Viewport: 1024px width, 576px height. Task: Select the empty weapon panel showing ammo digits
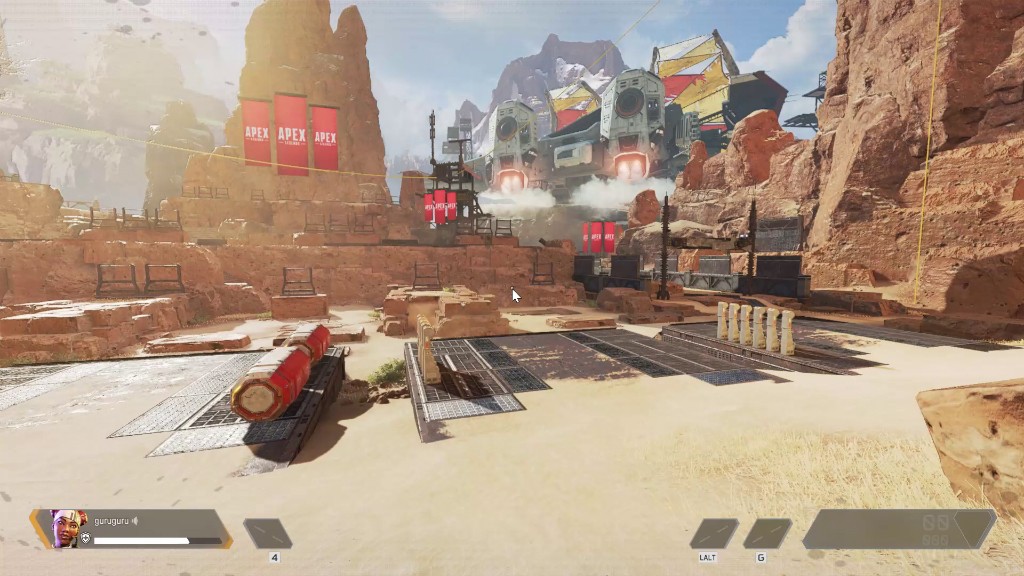tap(898, 529)
